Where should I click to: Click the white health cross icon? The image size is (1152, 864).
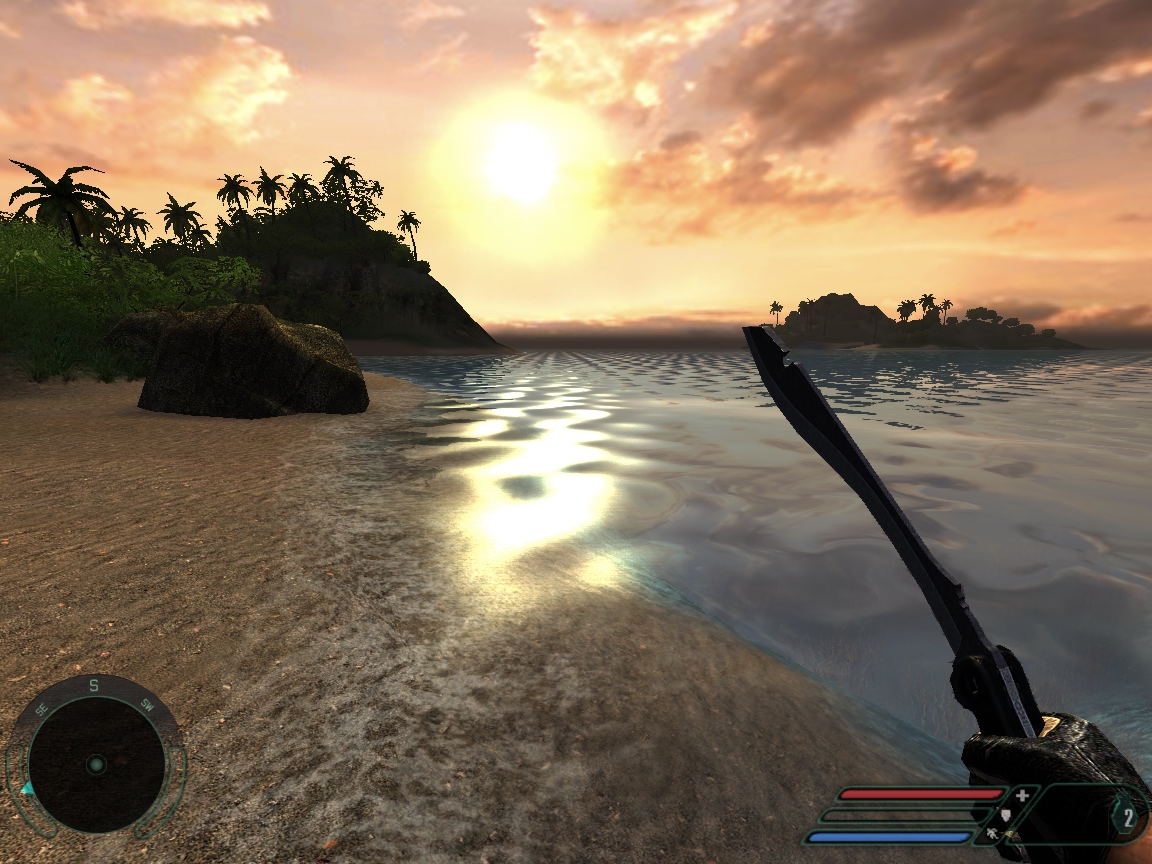coord(1022,796)
